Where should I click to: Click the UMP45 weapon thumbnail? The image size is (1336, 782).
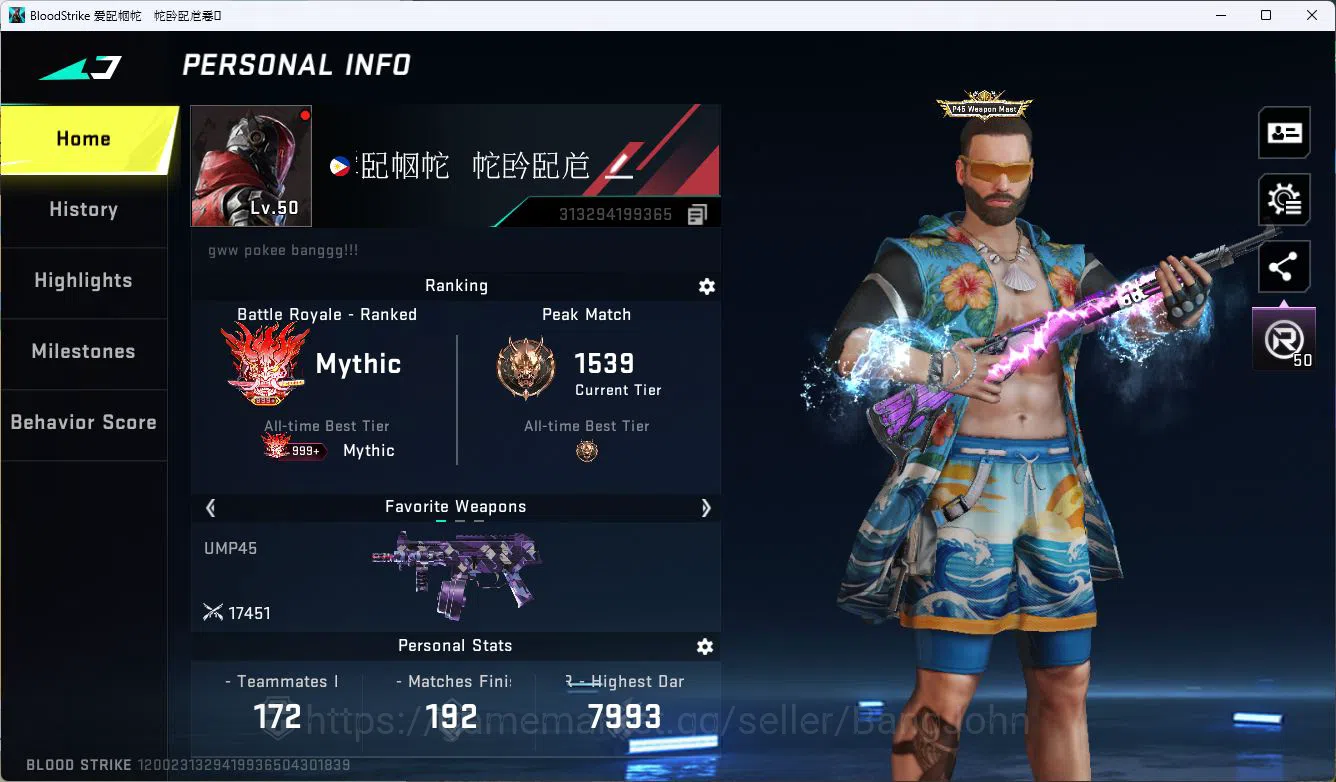coord(456,573)
